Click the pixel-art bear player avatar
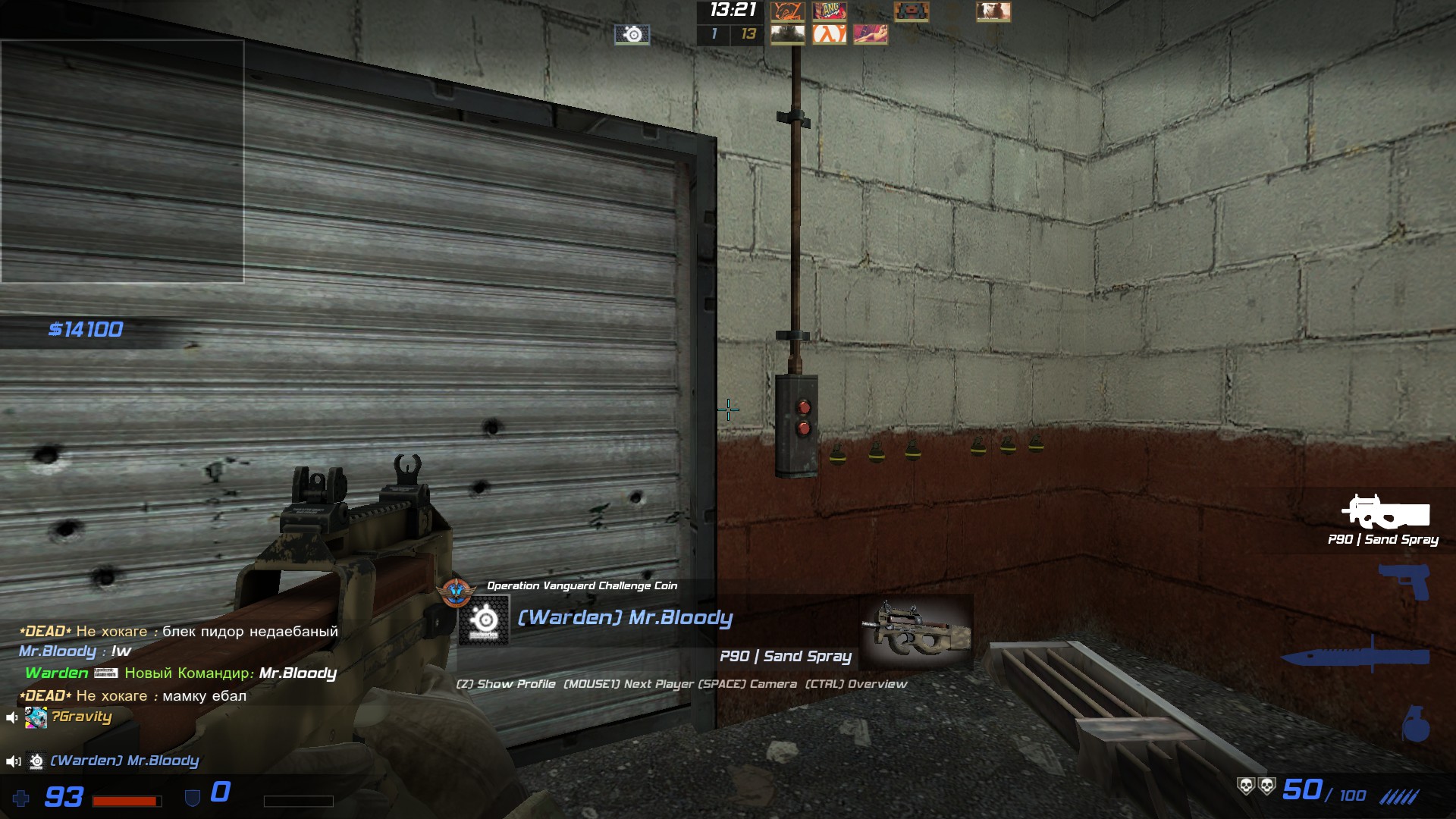Viewport: 1456px width, 819px height. pos(912,11)
